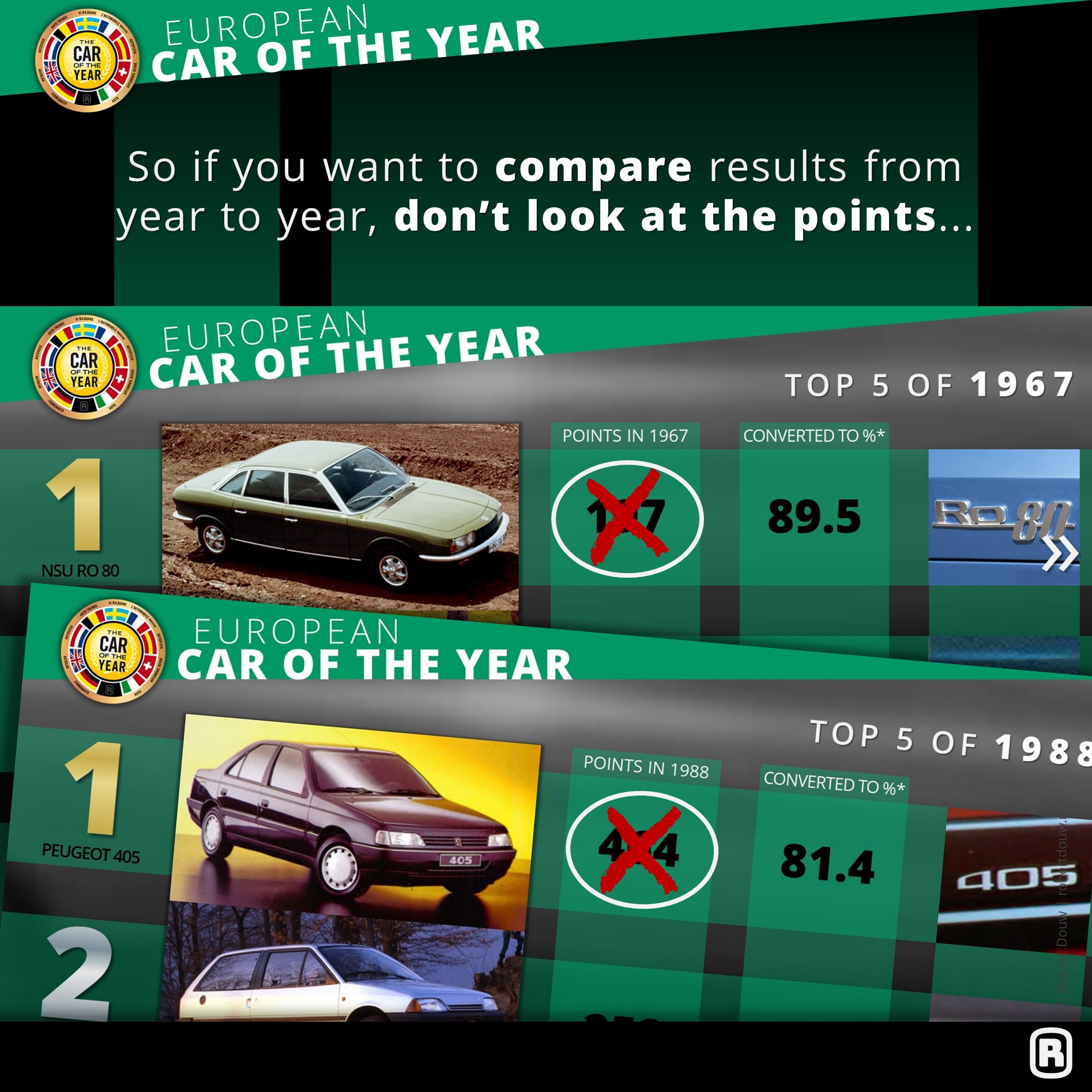Screen dimensions: 1092x1092
Task: Click the white double-chevron next arrow
Action: (1060, 554)
